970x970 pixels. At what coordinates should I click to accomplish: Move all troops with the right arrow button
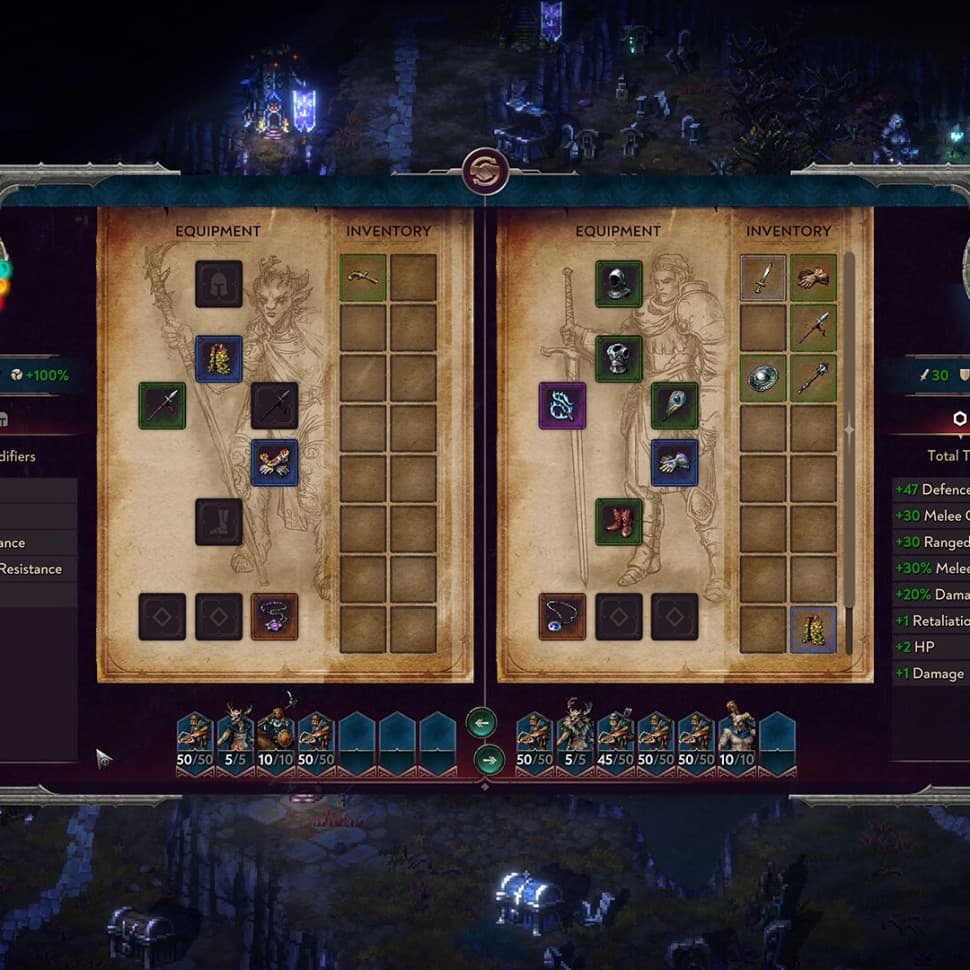488,760
